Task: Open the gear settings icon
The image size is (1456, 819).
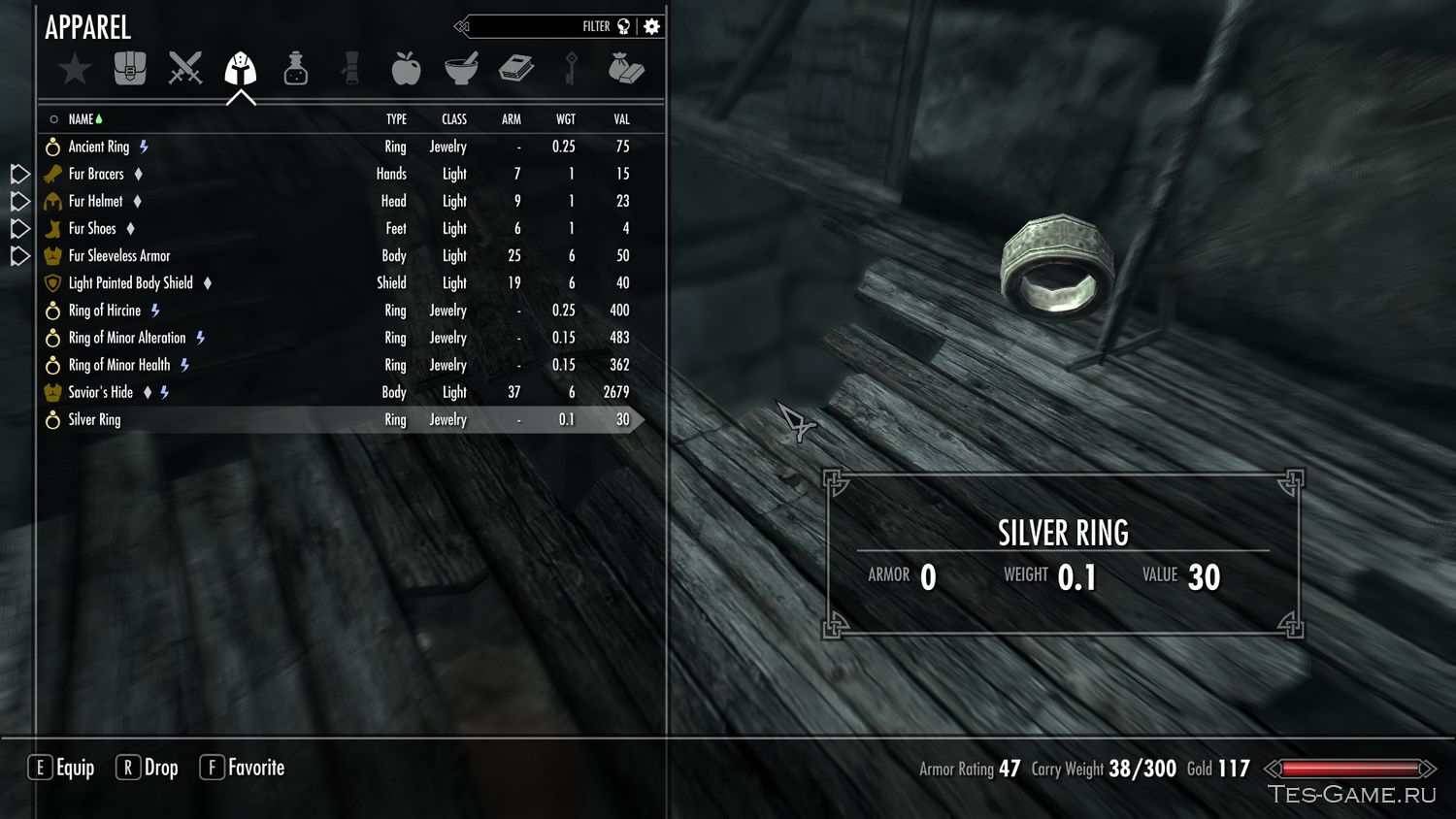Action: click(x=652, y=26)
